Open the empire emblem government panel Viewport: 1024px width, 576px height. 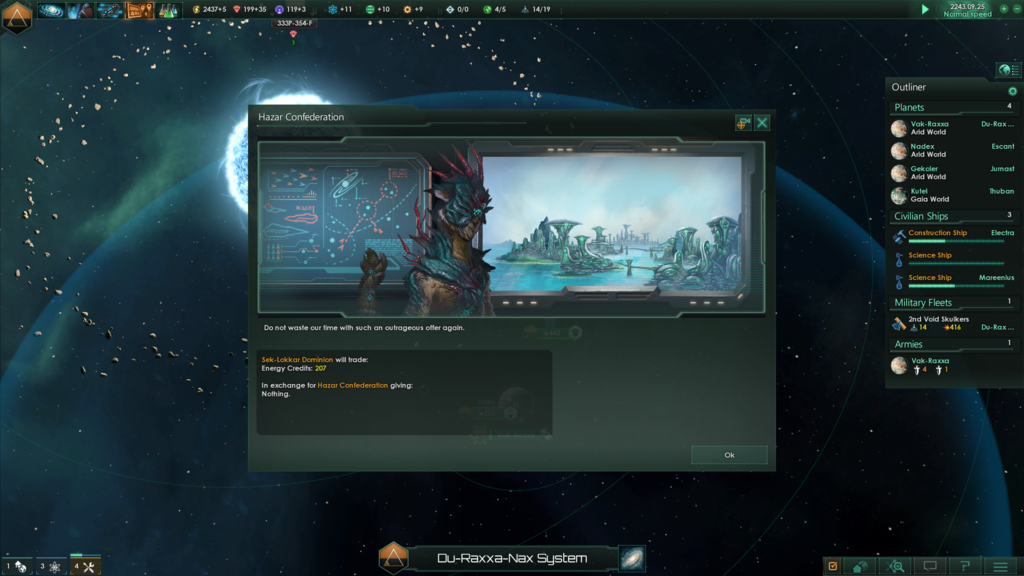[x=17, y=16]
